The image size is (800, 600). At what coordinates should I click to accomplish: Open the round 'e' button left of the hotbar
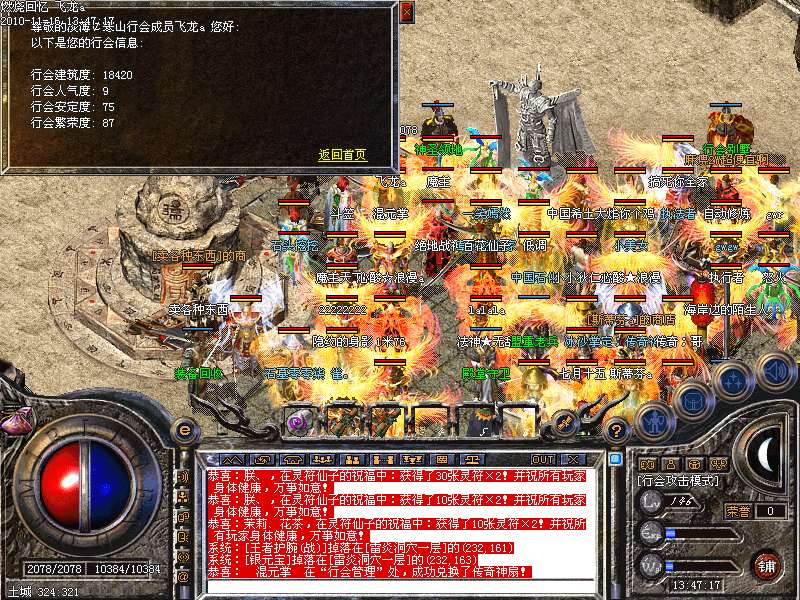(x=184, y=430)
